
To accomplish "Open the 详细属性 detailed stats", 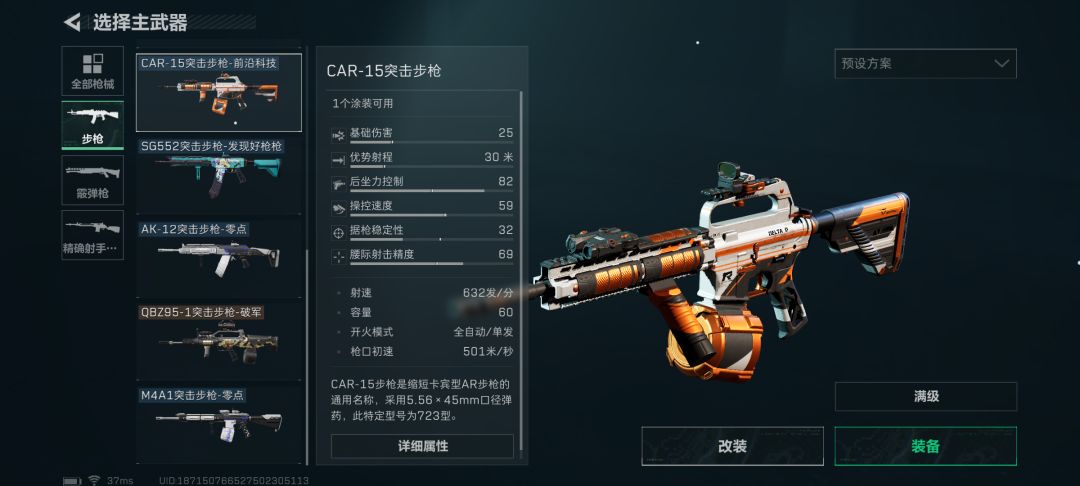I will [422, 446].
